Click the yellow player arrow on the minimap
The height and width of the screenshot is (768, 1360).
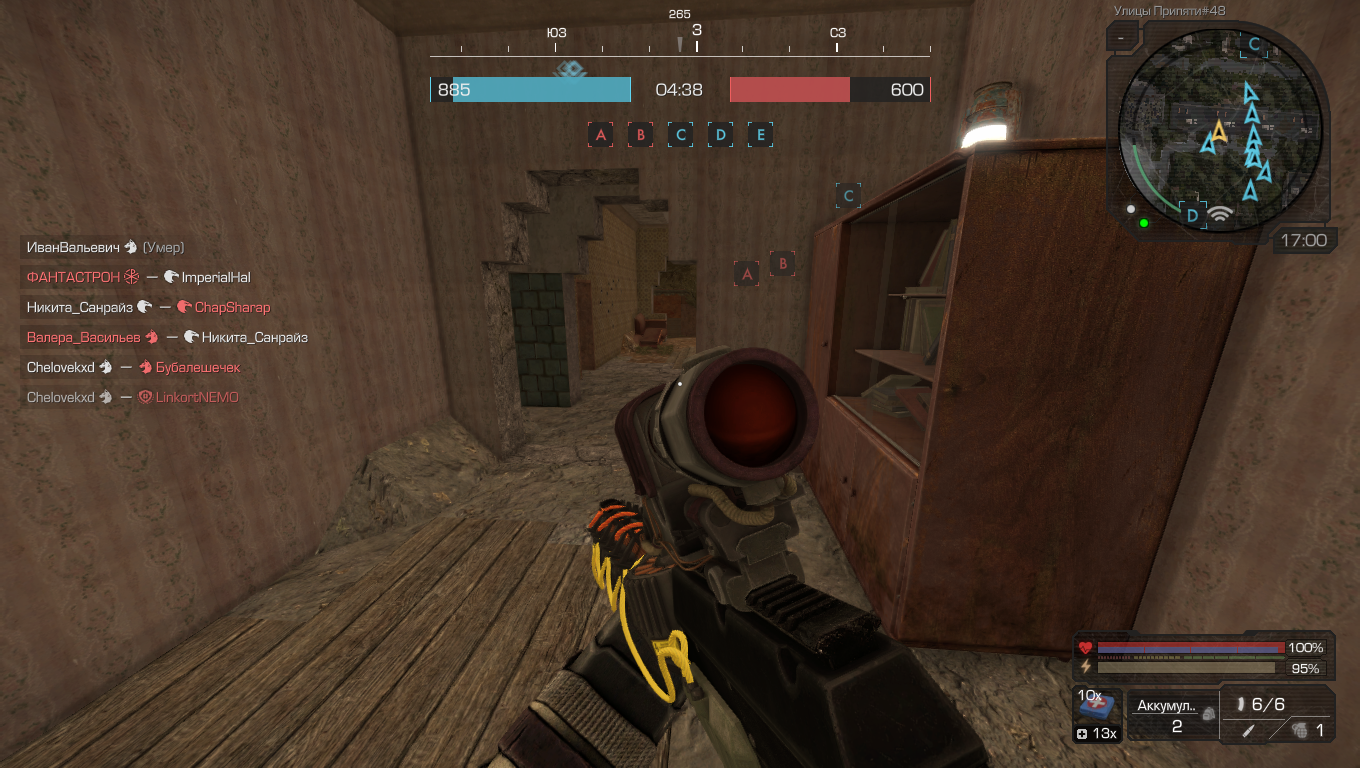[1219, 131]
